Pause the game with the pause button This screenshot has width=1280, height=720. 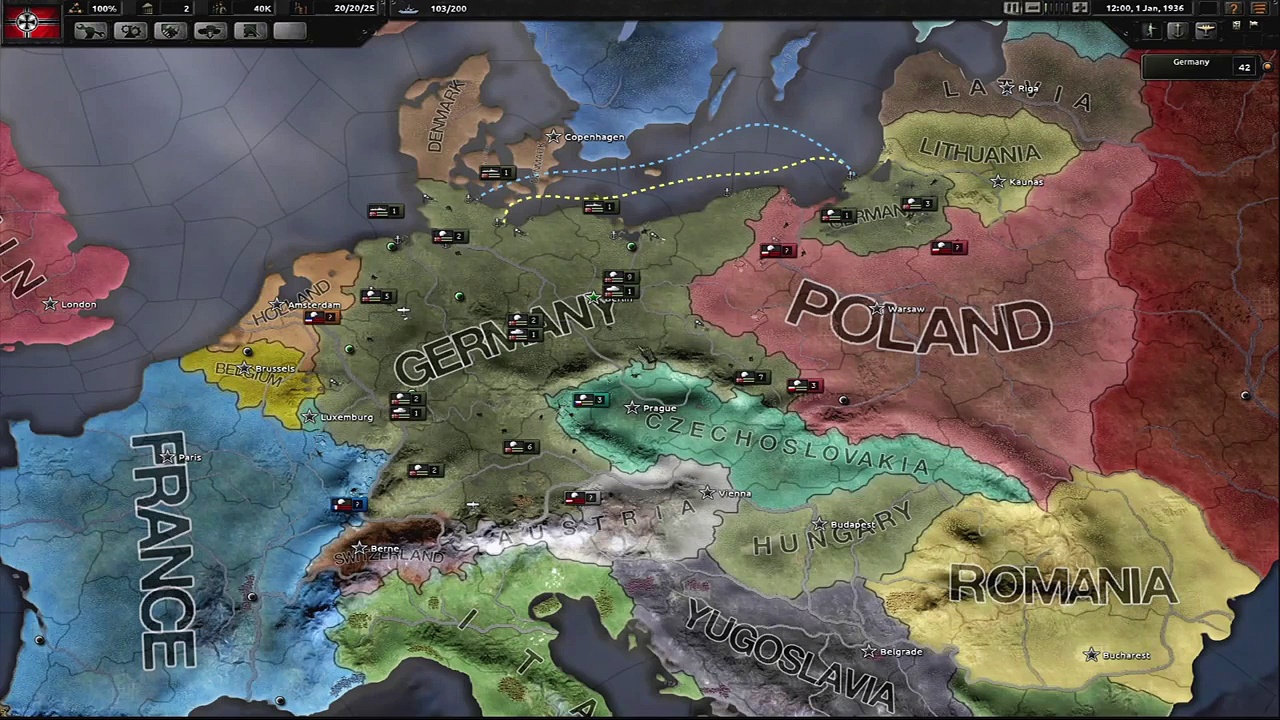tap(1010, 8)
